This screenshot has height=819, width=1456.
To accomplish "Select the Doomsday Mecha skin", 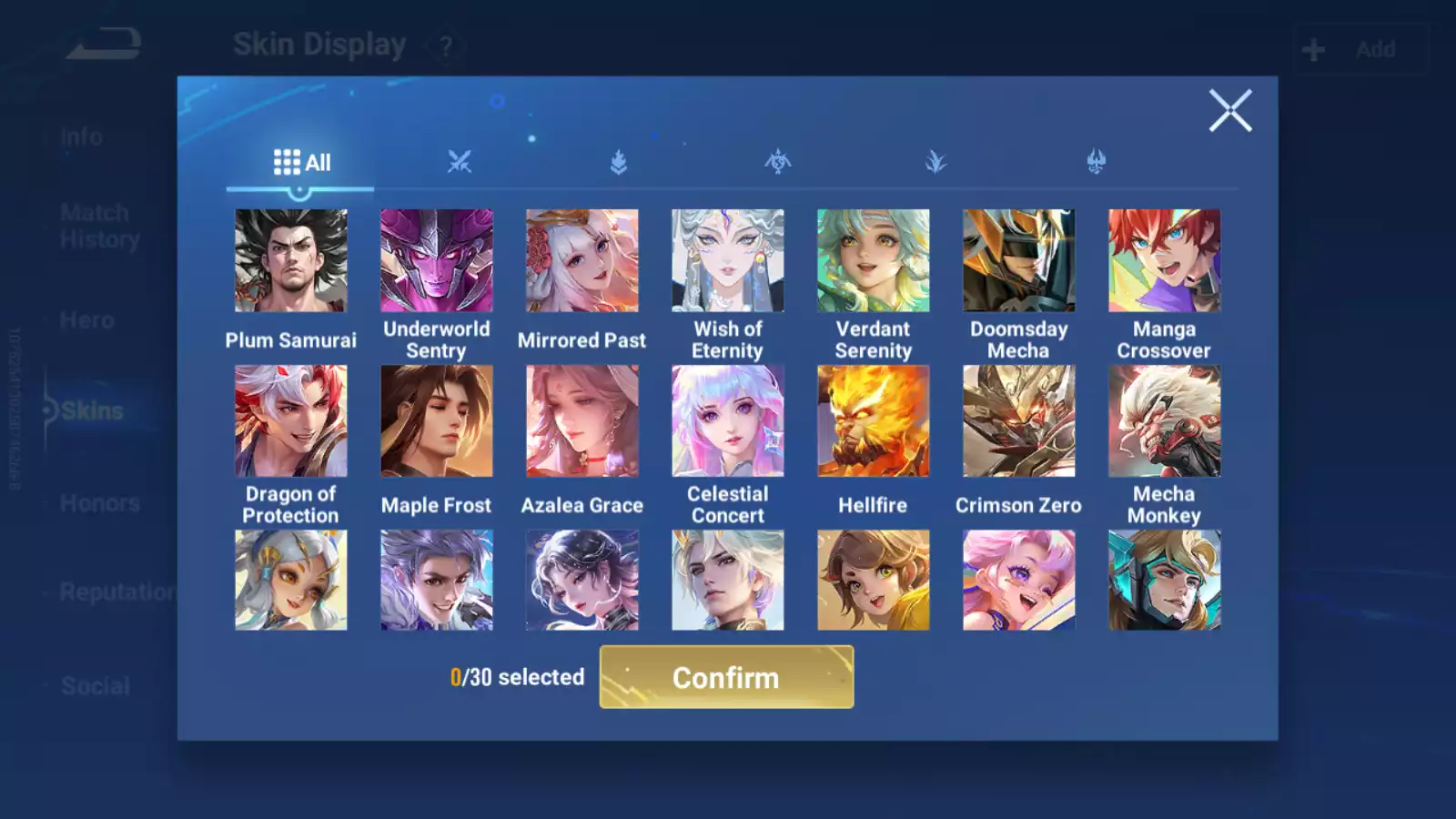I will click(1019, 261).
